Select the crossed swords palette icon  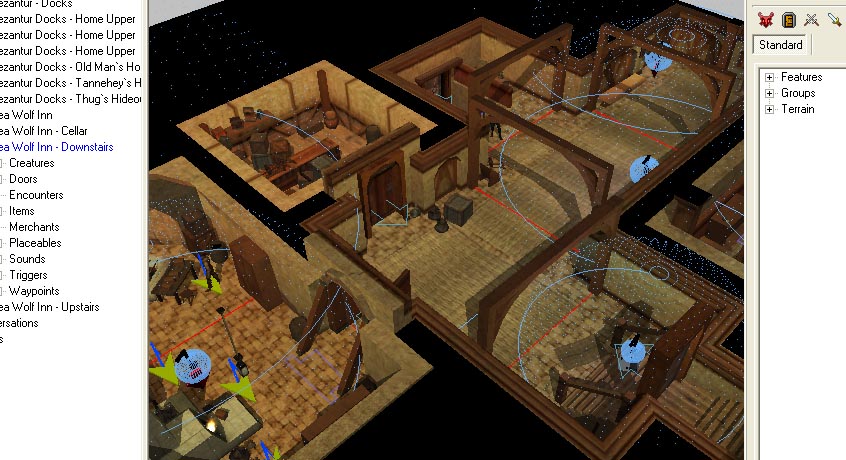click(x=812, y=19)
